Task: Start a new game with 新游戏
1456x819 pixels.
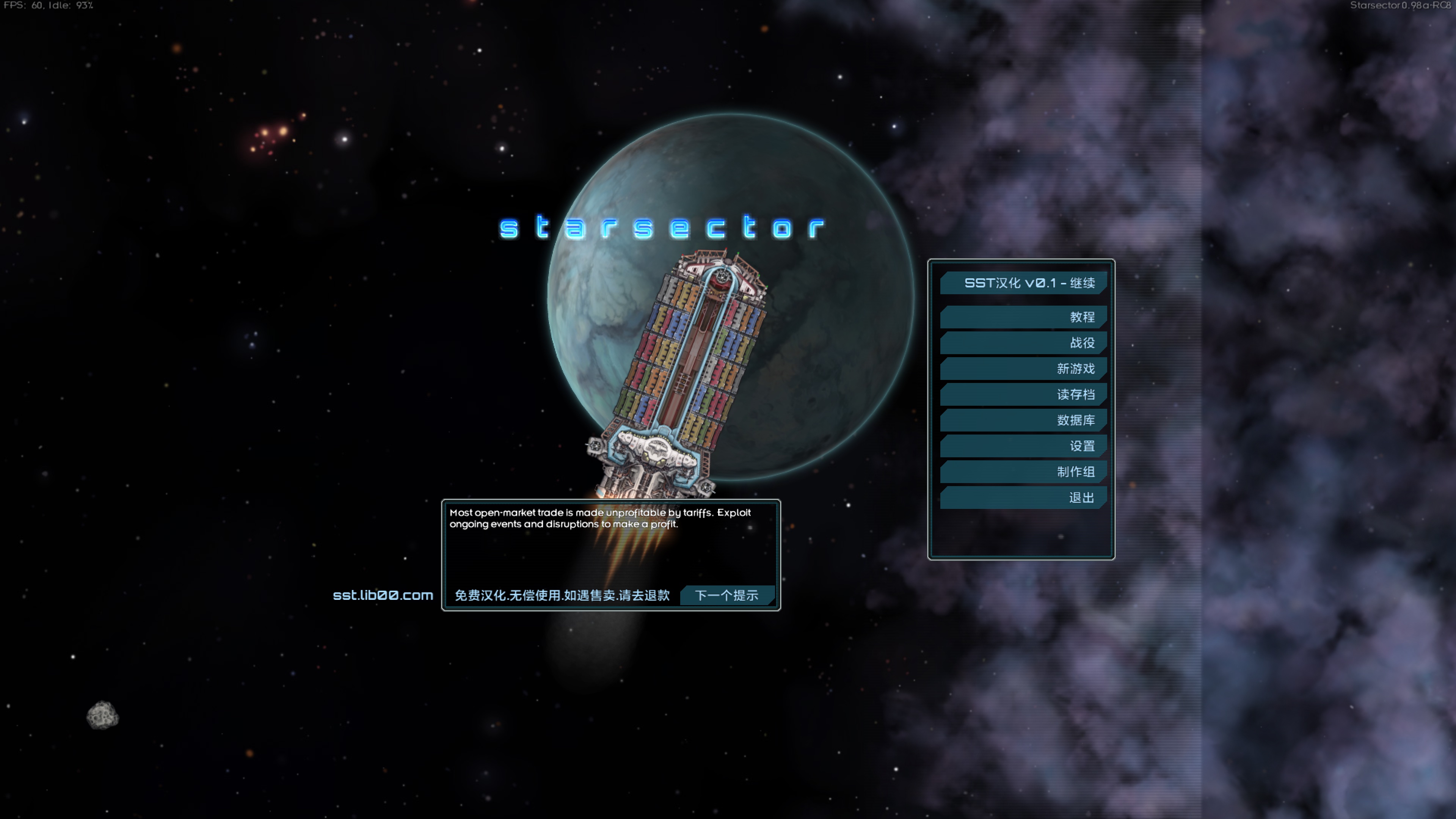Action: click(x=1023, y=369)
